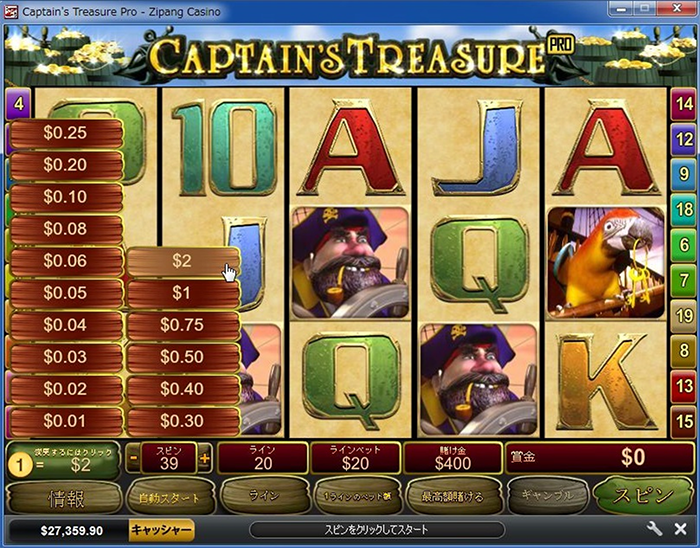700x548 pixels.
Task: Increase spin count with the plus button
Action: tap(205, 458)
